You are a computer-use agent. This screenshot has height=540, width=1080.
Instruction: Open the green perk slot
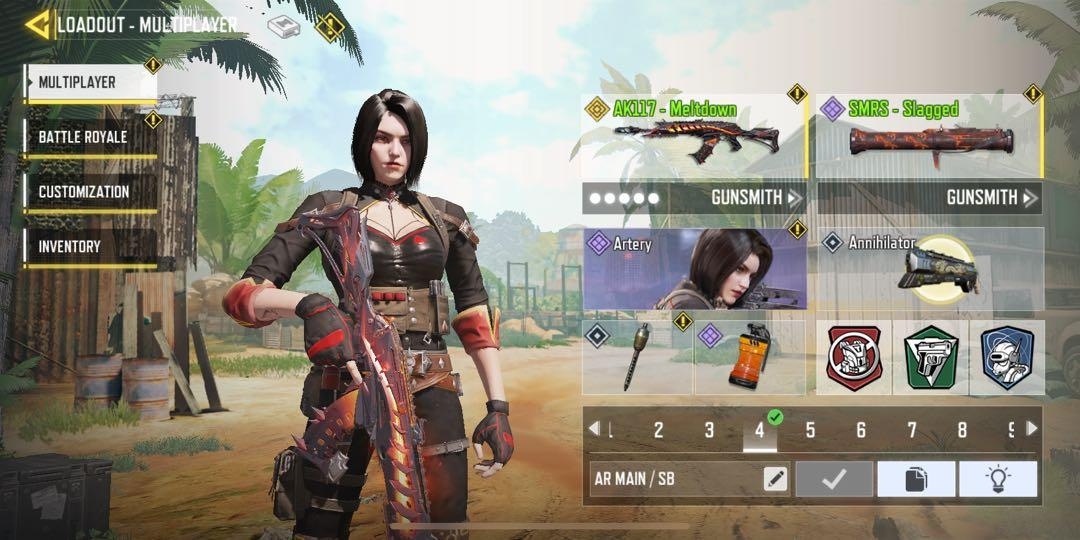[930, 357]
